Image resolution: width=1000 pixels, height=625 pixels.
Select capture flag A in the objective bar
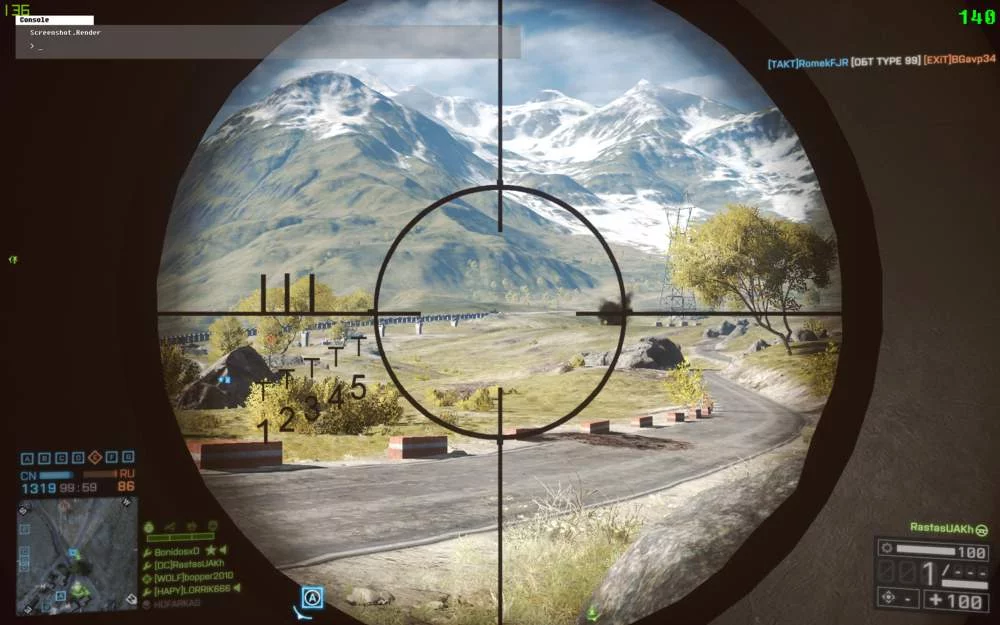[x=27, y=458]
